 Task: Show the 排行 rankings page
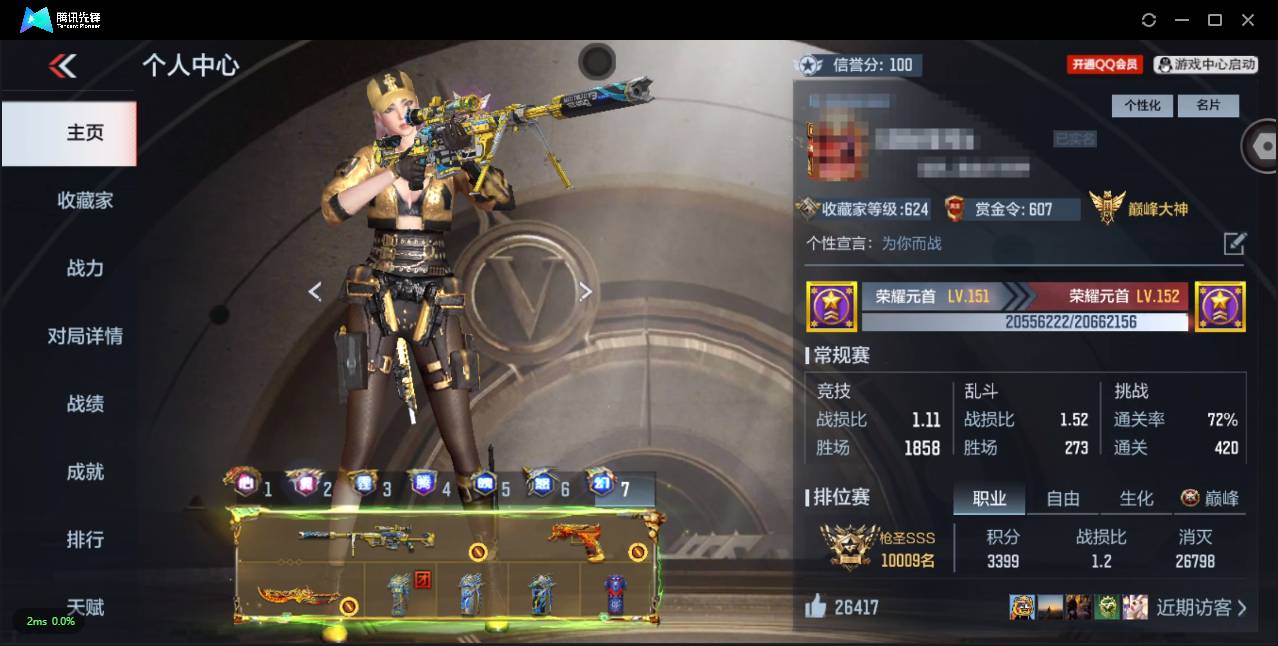point(85,540)
